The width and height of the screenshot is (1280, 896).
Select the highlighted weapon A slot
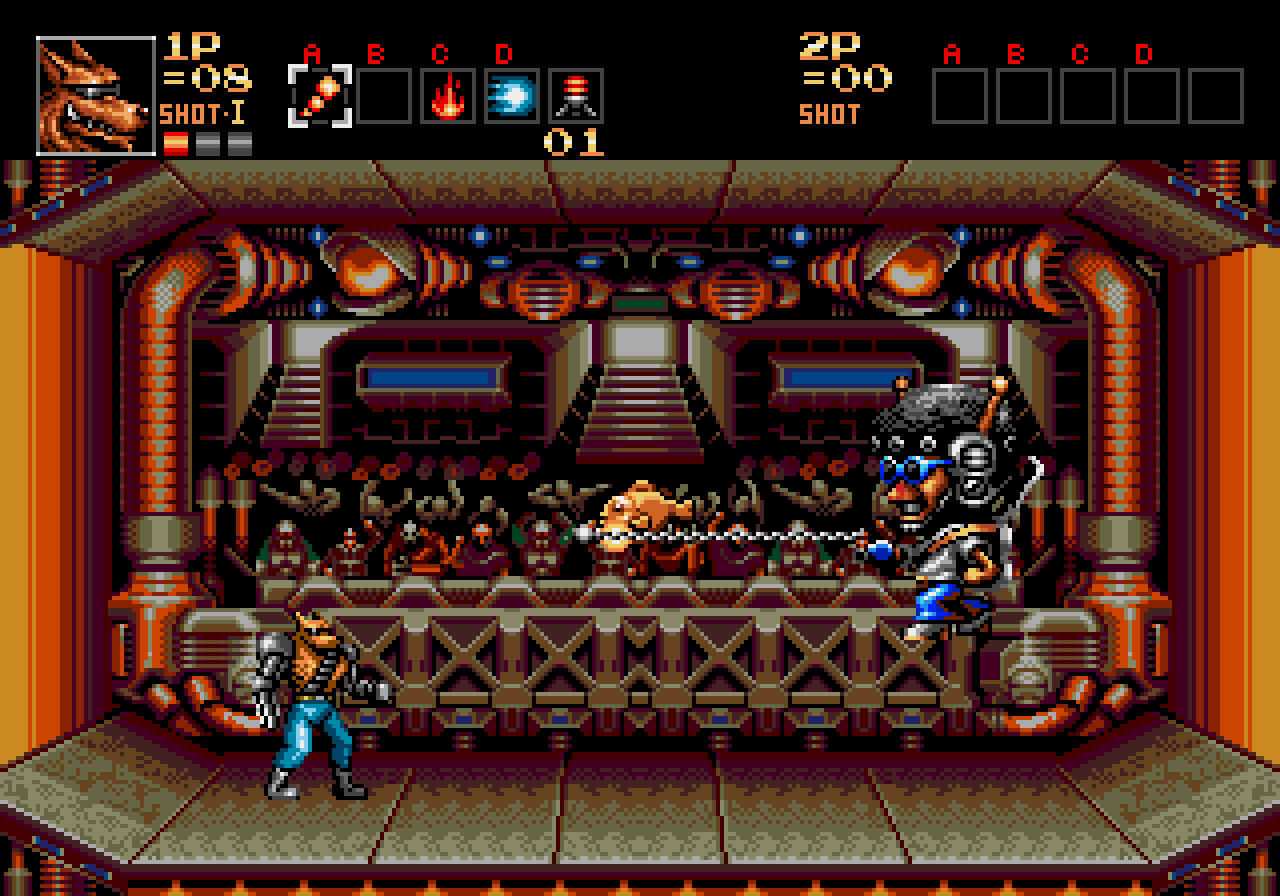(320, 96)
